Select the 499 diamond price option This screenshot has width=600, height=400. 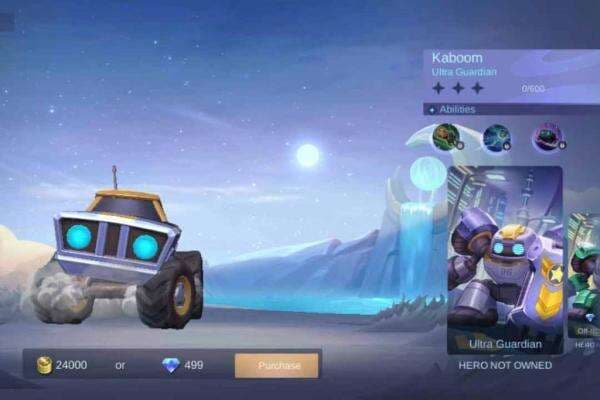(x=182, y=365)
